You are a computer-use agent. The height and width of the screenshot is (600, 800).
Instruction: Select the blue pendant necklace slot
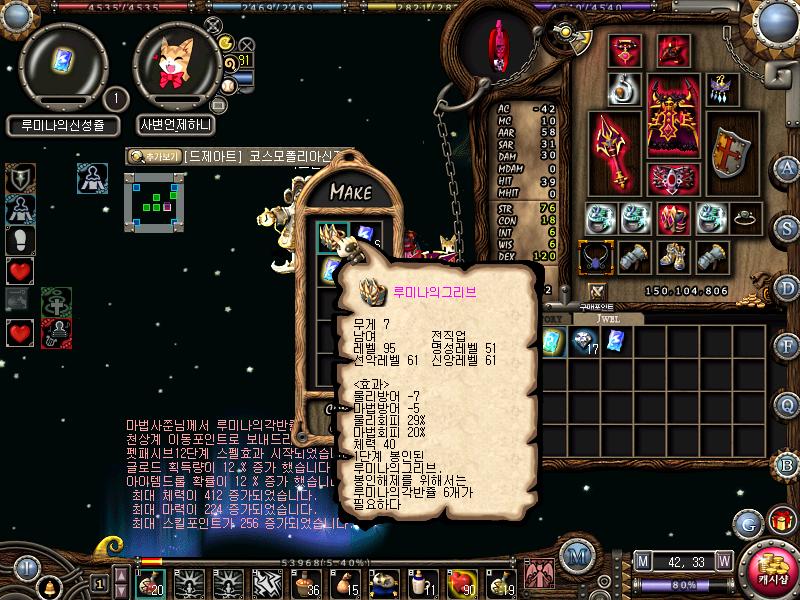598,257
